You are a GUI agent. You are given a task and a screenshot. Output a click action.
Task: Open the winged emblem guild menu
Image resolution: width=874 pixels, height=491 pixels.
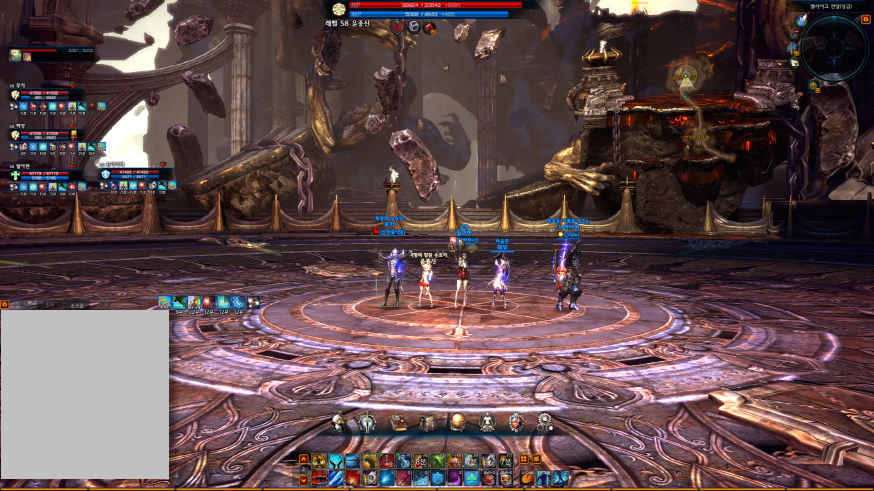487,422
